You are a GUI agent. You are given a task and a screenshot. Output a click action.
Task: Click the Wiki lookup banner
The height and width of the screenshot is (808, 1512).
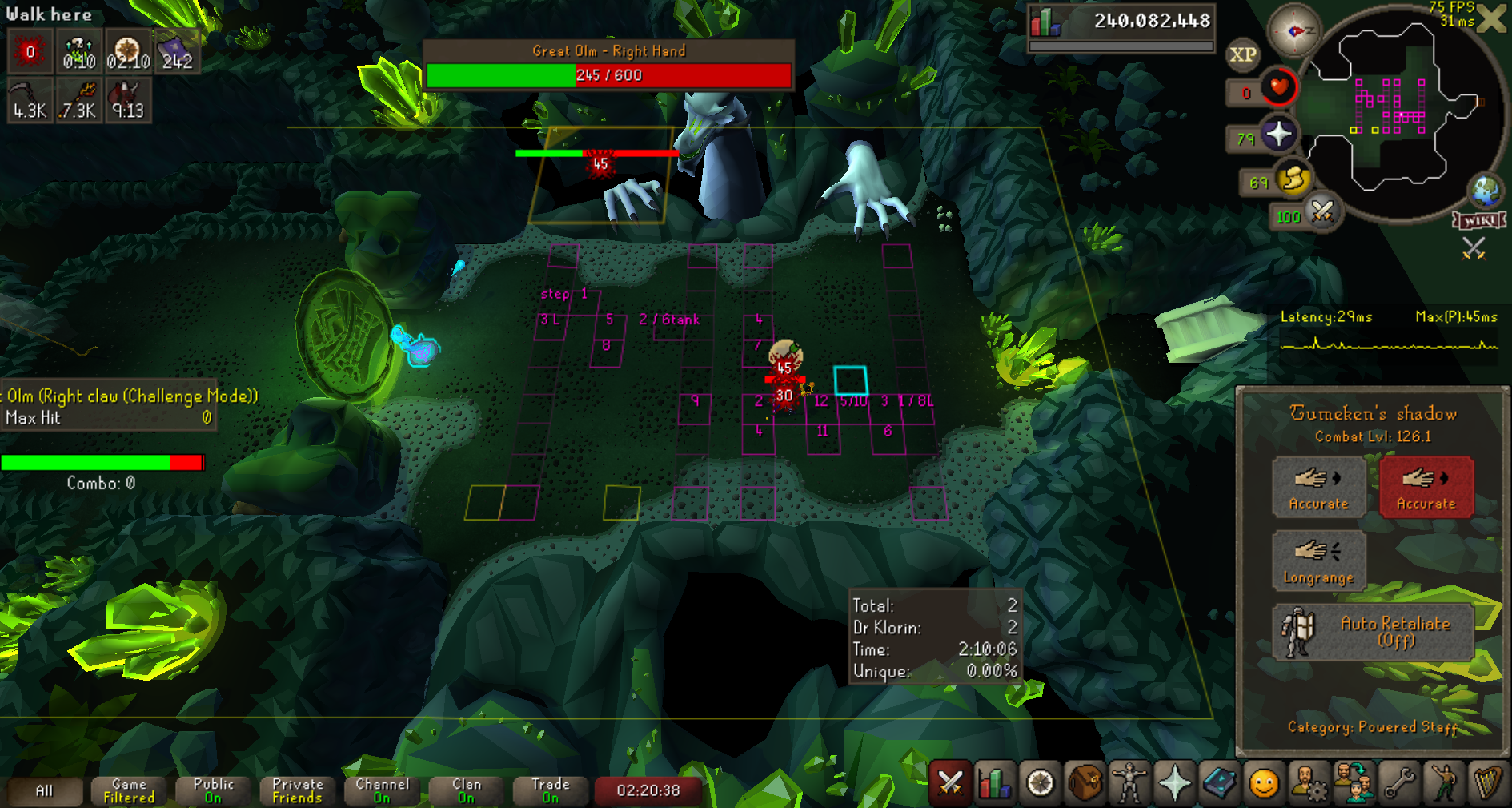click(1479, 220)
